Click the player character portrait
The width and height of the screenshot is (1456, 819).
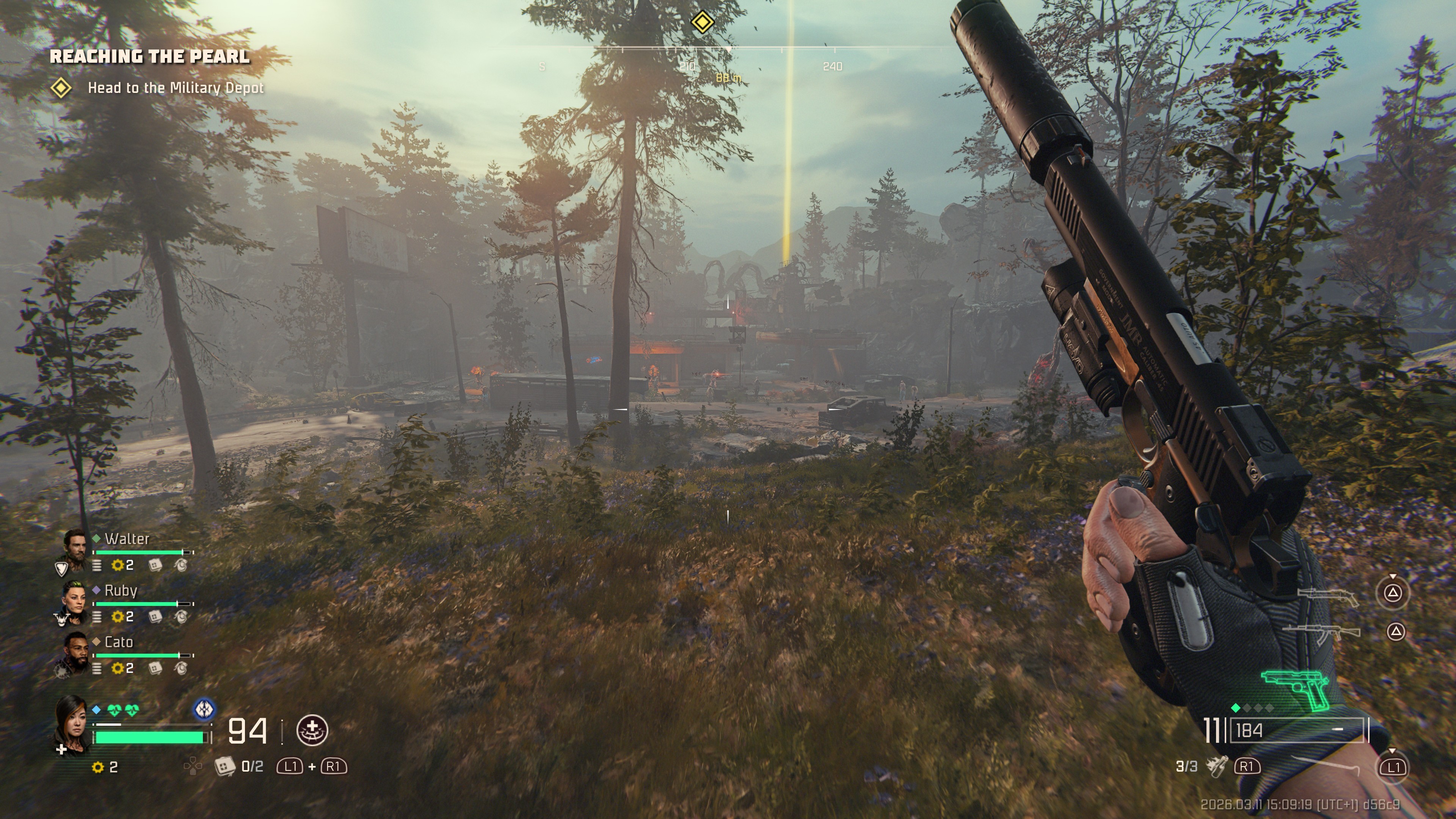tap(72, 723)
